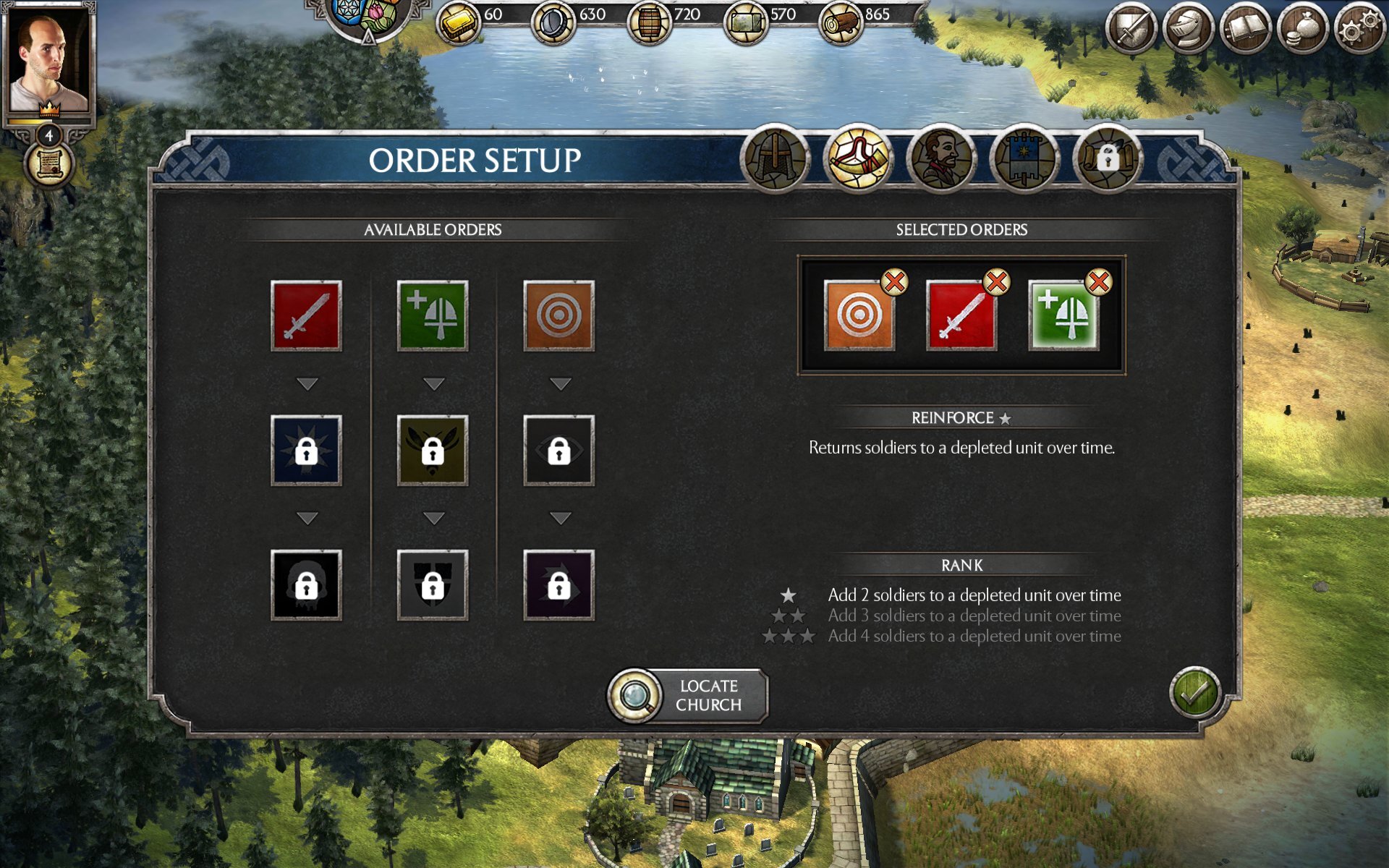Select the orange target order icon

click(x=558, y=315)
